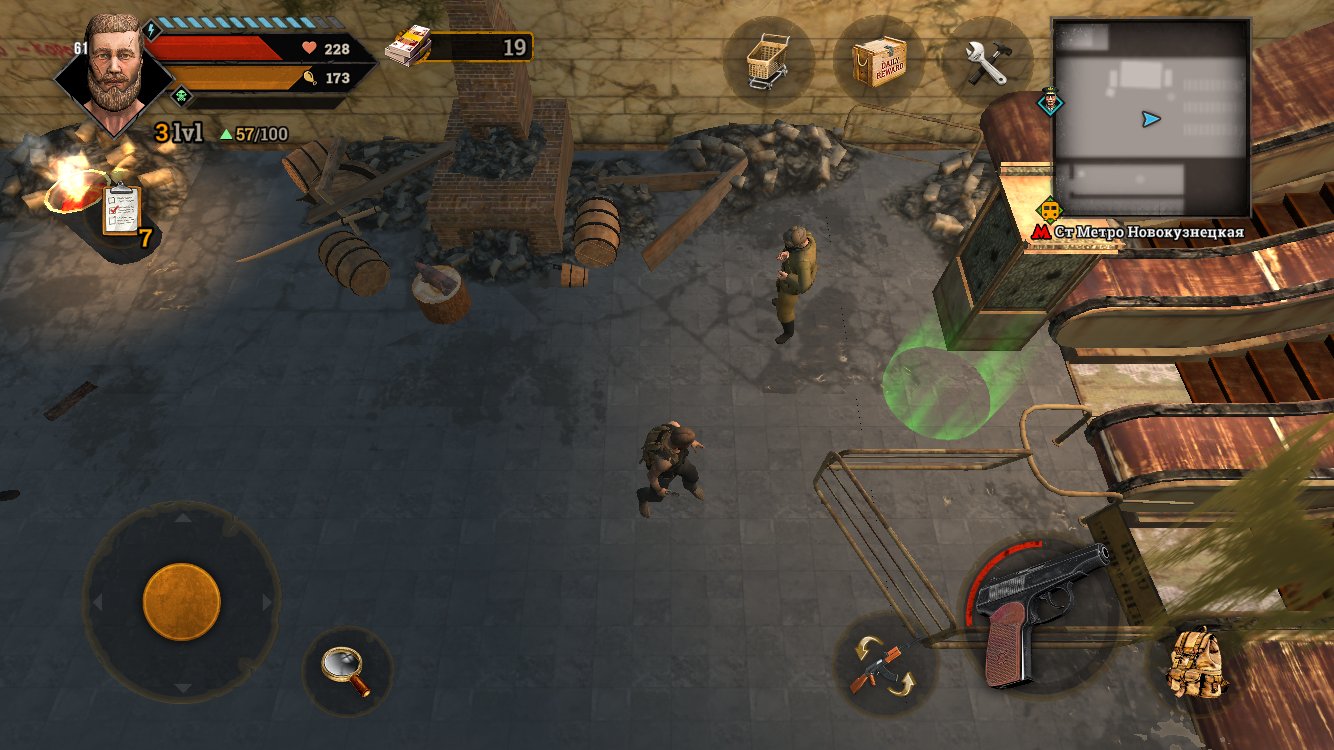
Task: Tap the newspaper stack currency counter
Action: coord(460,47)
